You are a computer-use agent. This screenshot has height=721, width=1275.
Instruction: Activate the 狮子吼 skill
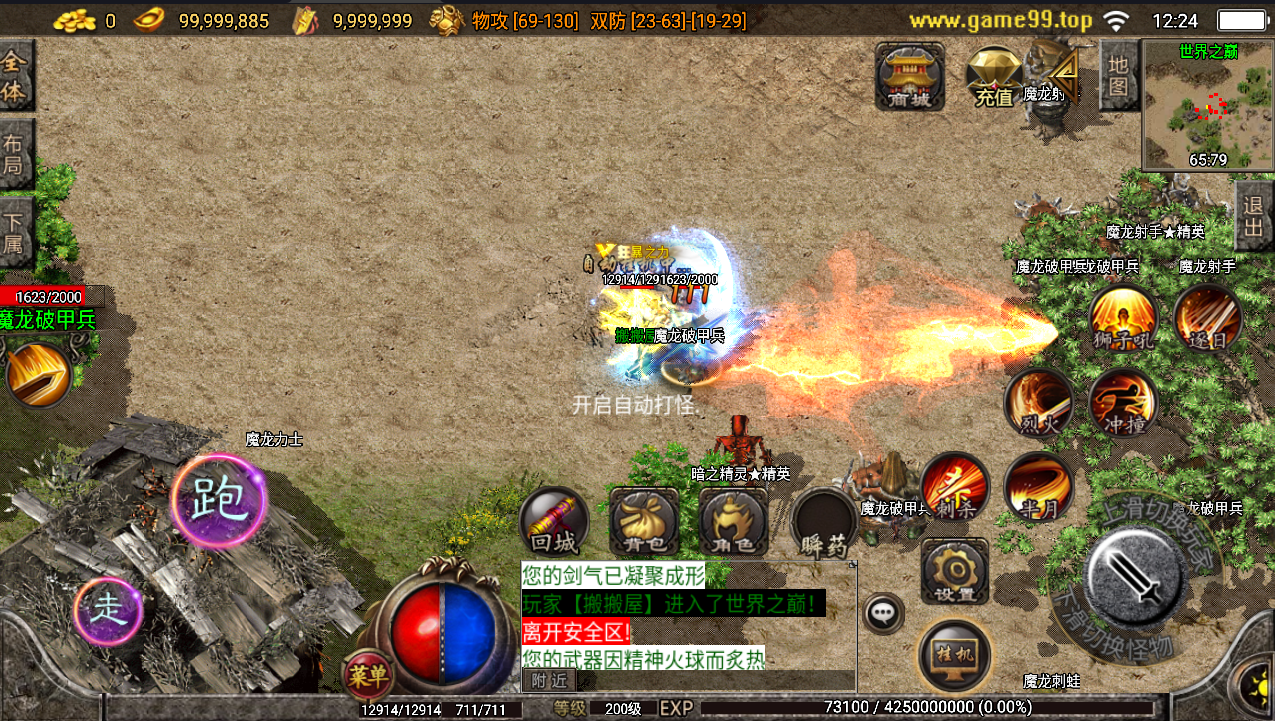click(x=1123, y=319)
